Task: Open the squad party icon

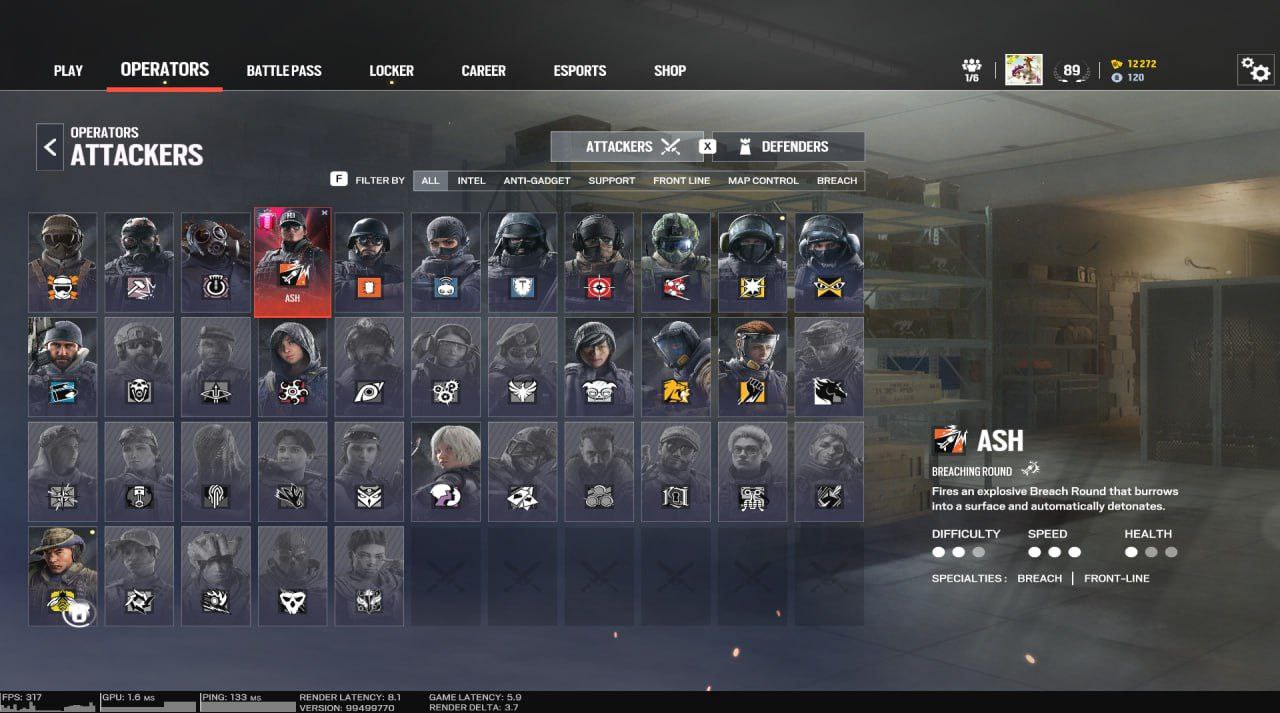Action: pyautogui.click(x=971, y=70)
